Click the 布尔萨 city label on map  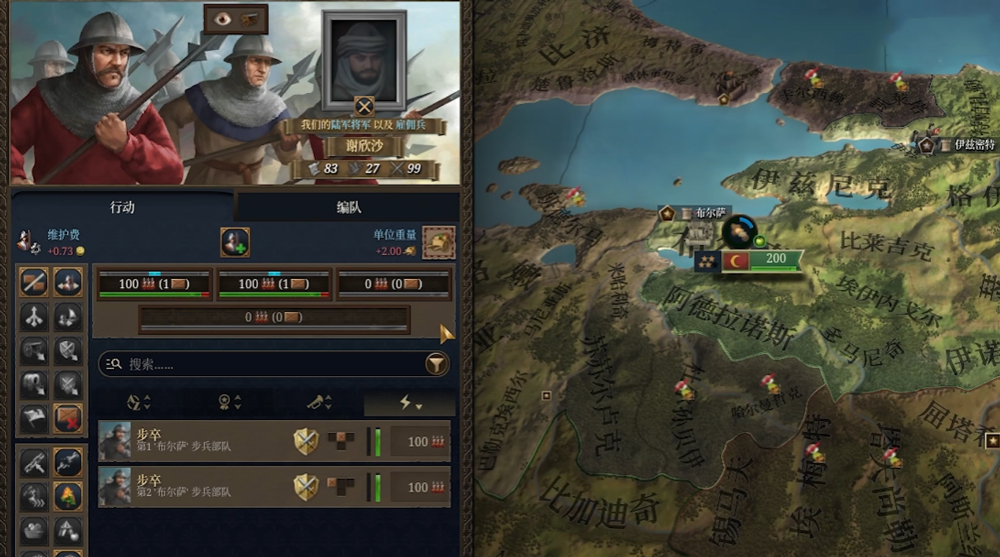(699, 213)
